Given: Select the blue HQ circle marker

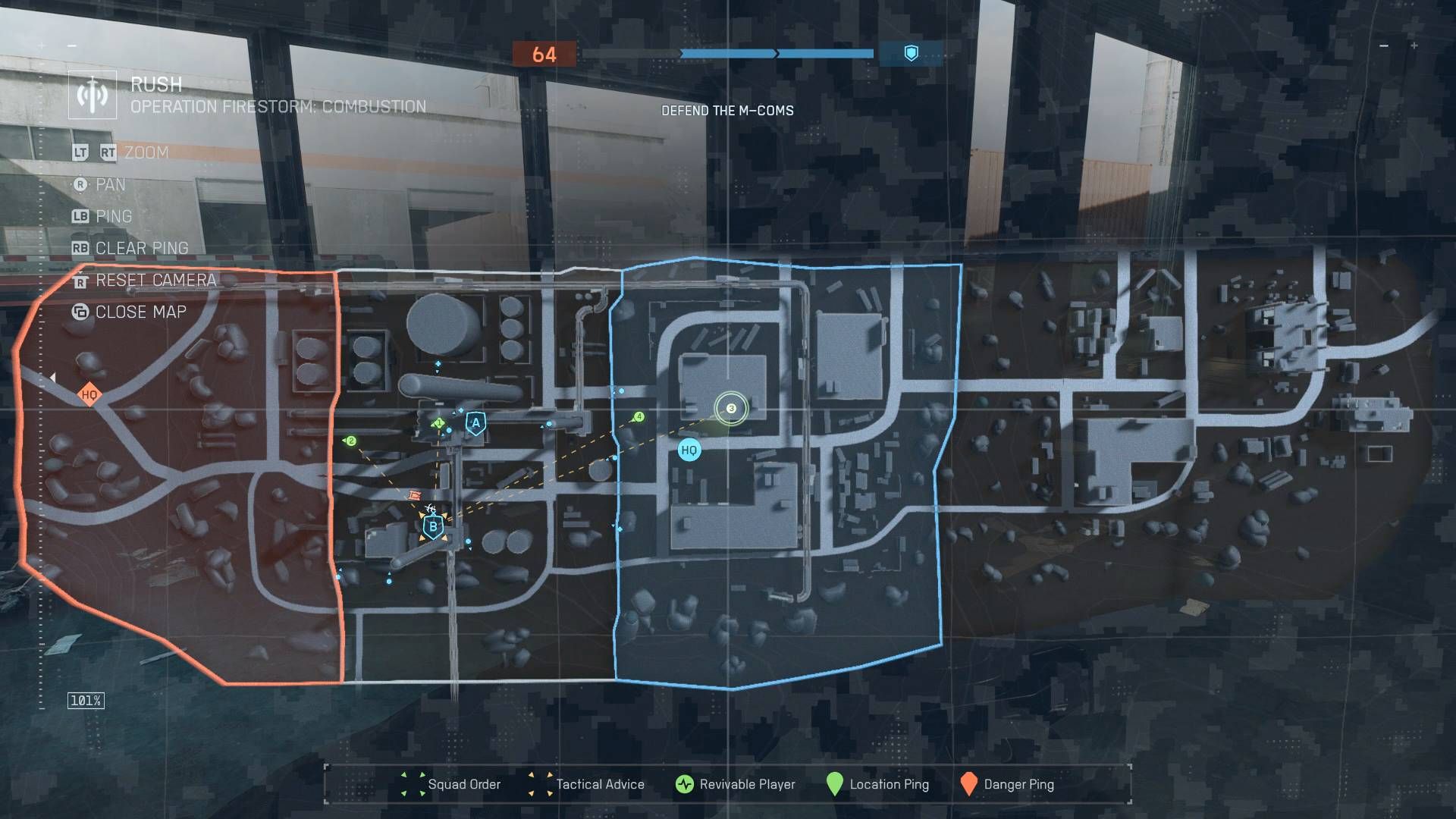Looking at the screenshot, I should click(x=688, y=449).
